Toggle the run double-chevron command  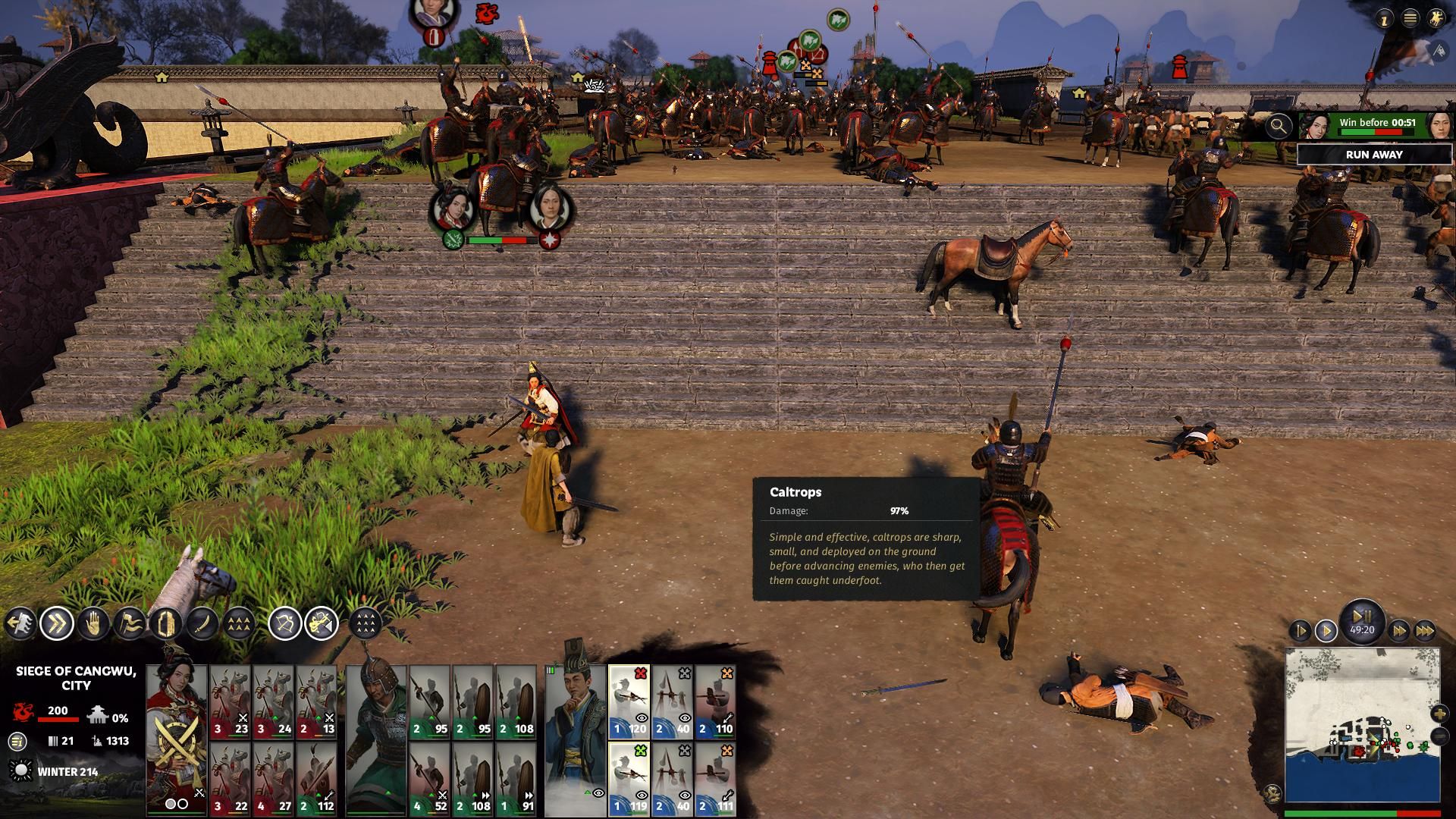click(57, 624)
